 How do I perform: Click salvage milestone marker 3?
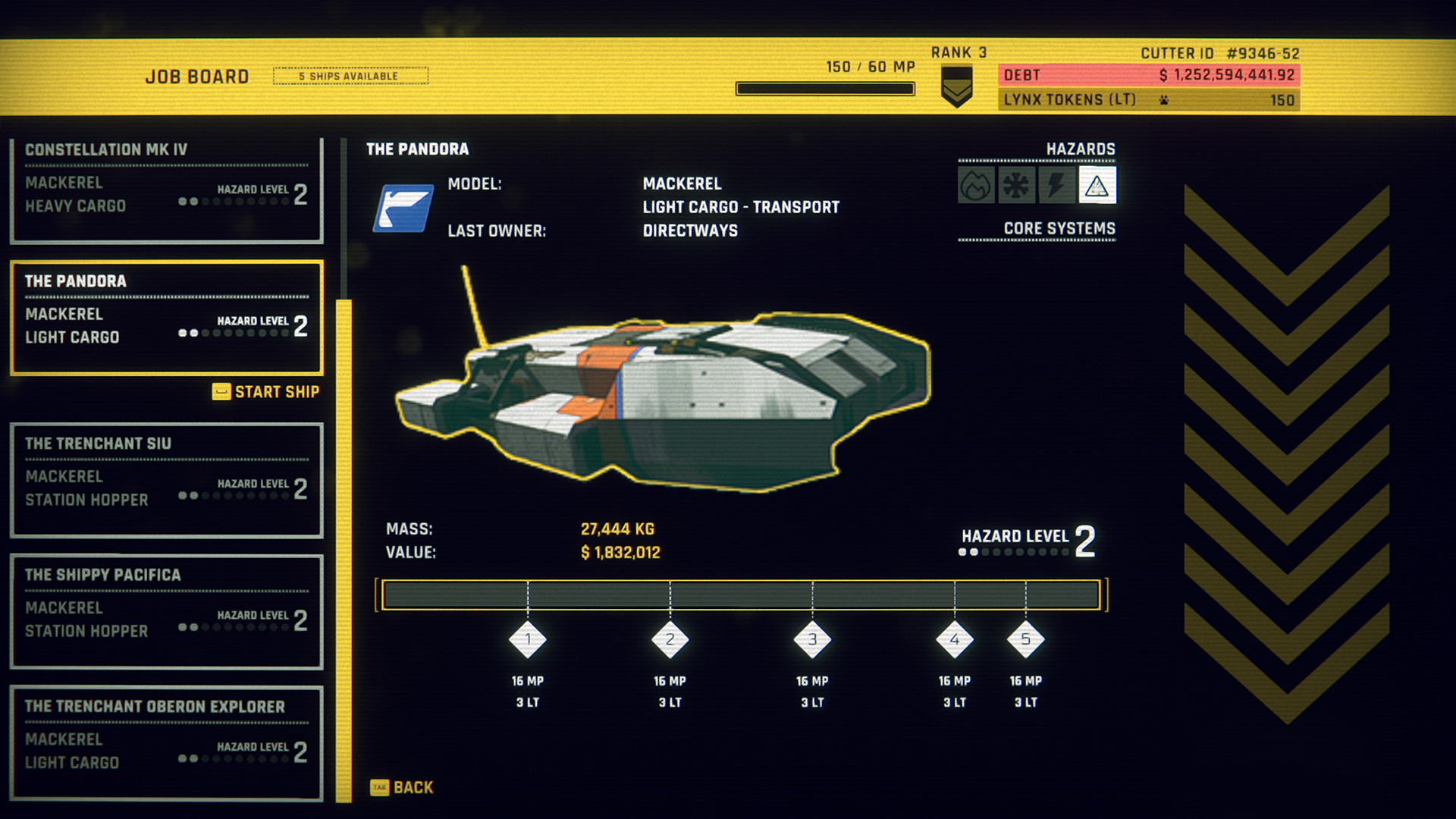[x=813, y=641]
